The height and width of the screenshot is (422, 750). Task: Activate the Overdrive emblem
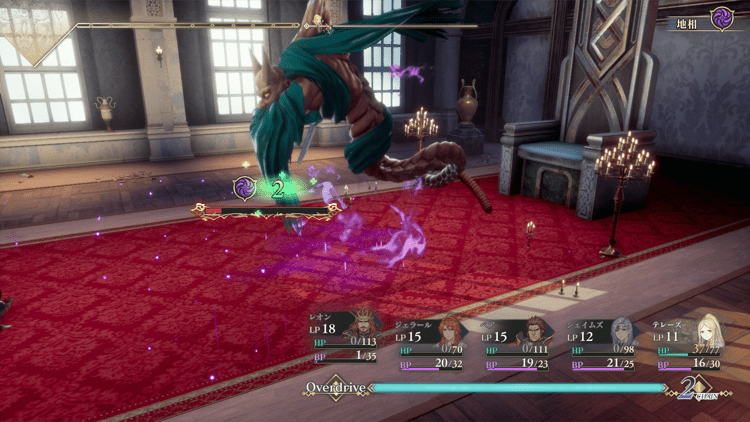click(337, 386)
